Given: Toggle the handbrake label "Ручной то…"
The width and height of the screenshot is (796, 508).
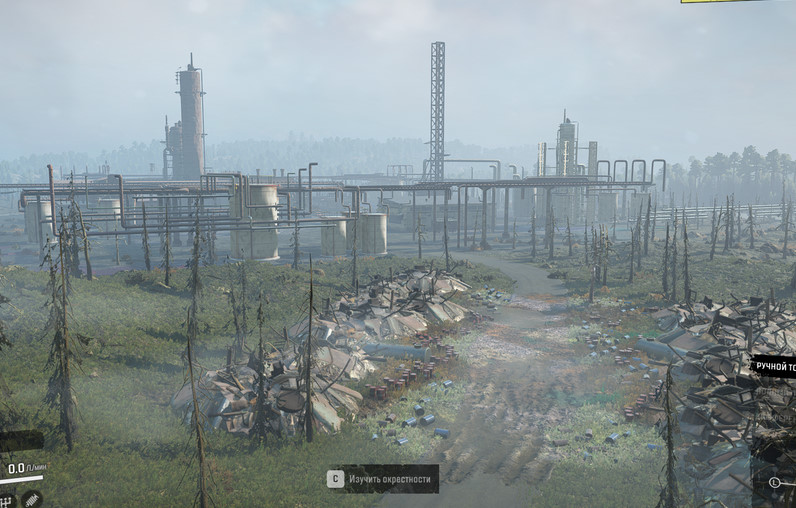Looking at the screenshot, I should click(x=774, y=366).
